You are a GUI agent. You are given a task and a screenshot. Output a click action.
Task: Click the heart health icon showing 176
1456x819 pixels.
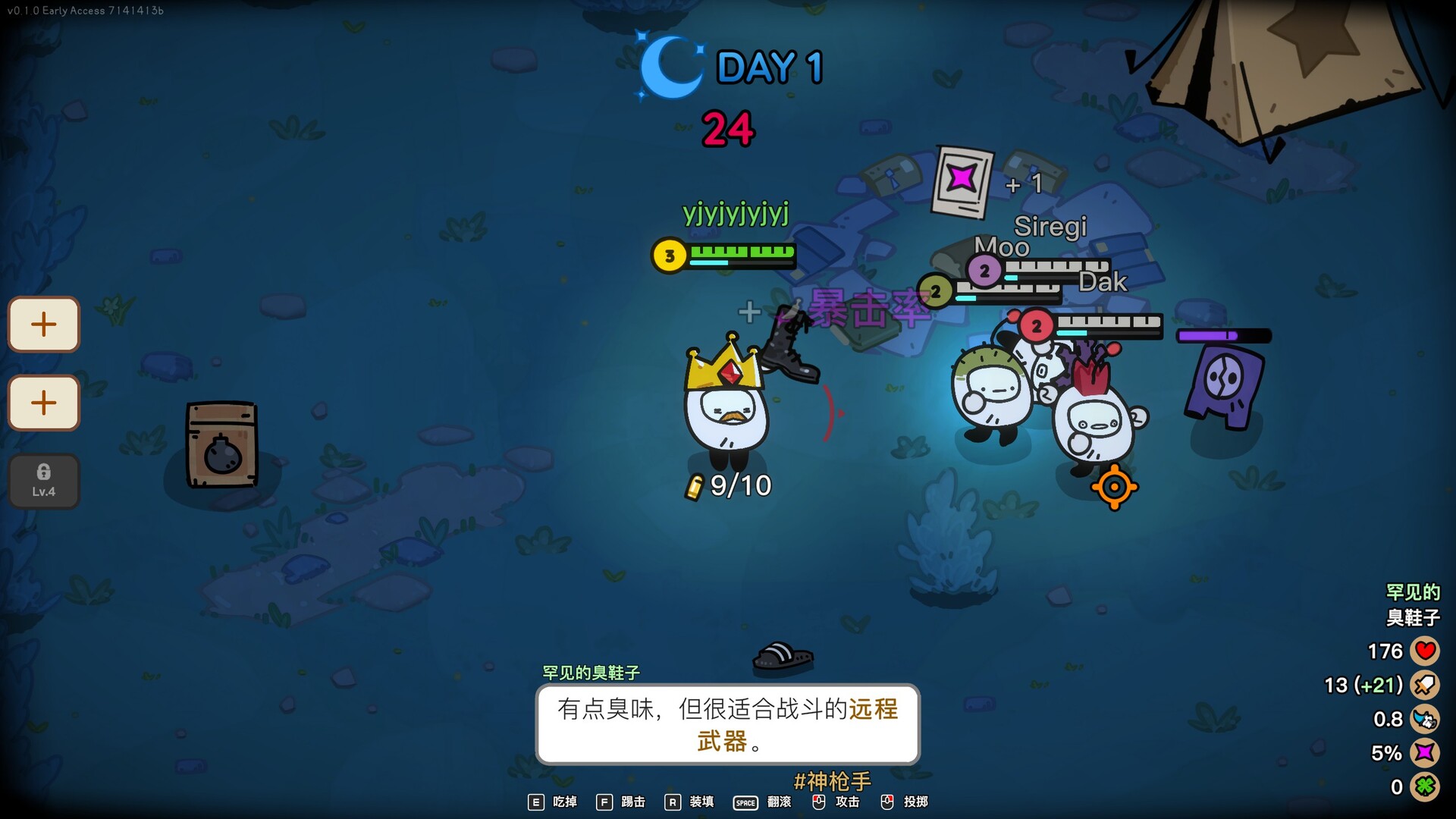tap(1424, 651)
